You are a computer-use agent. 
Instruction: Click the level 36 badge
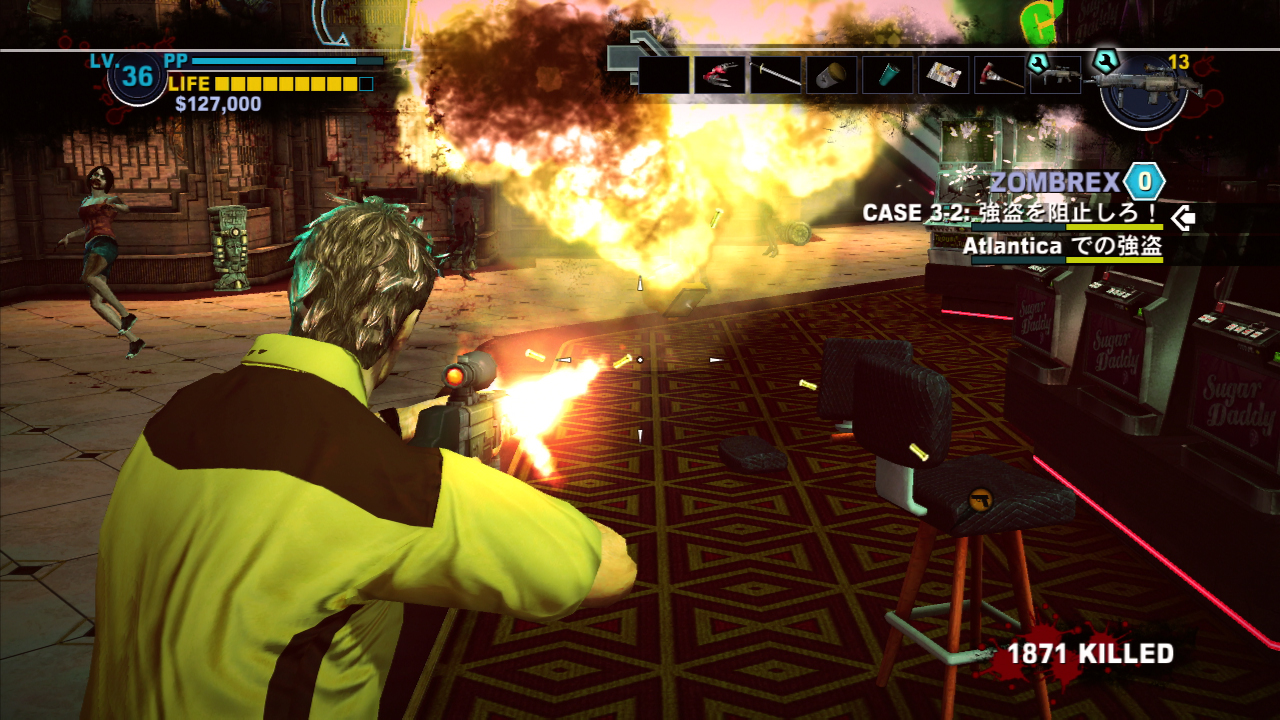[138, 76]
